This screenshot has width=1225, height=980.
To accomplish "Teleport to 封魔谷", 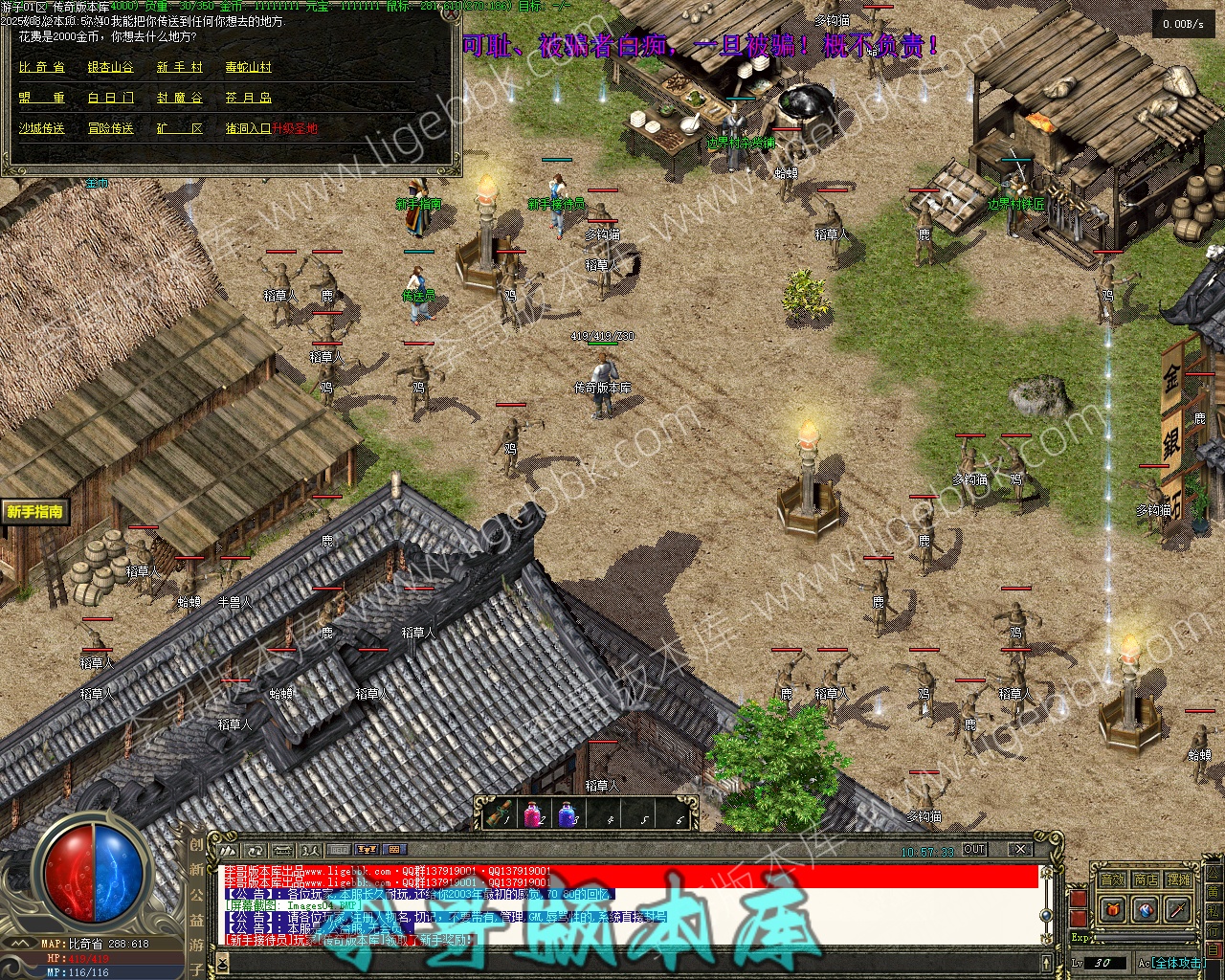I will pos(180,98).
